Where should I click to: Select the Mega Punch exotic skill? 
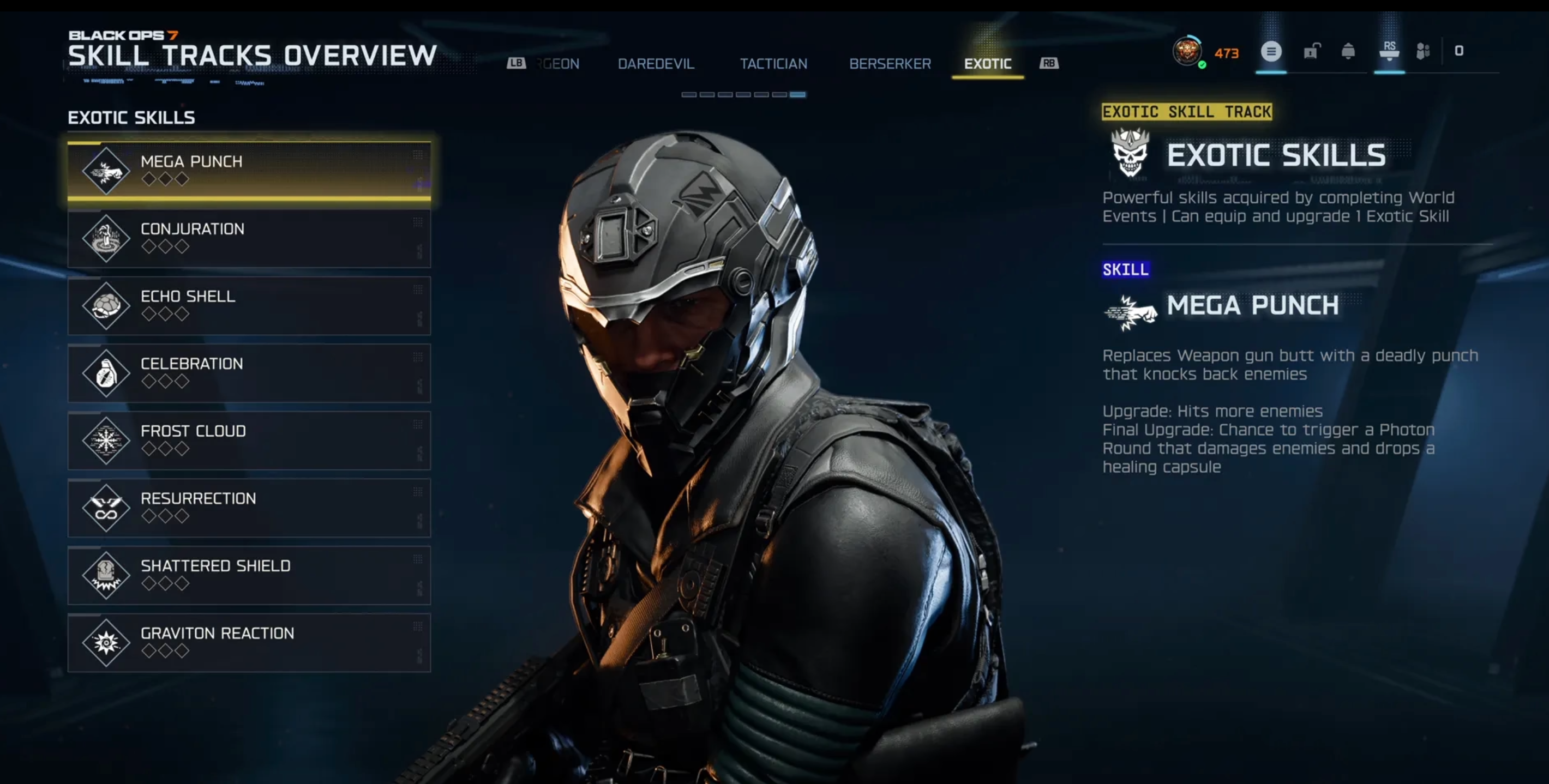tap(249, 170)
